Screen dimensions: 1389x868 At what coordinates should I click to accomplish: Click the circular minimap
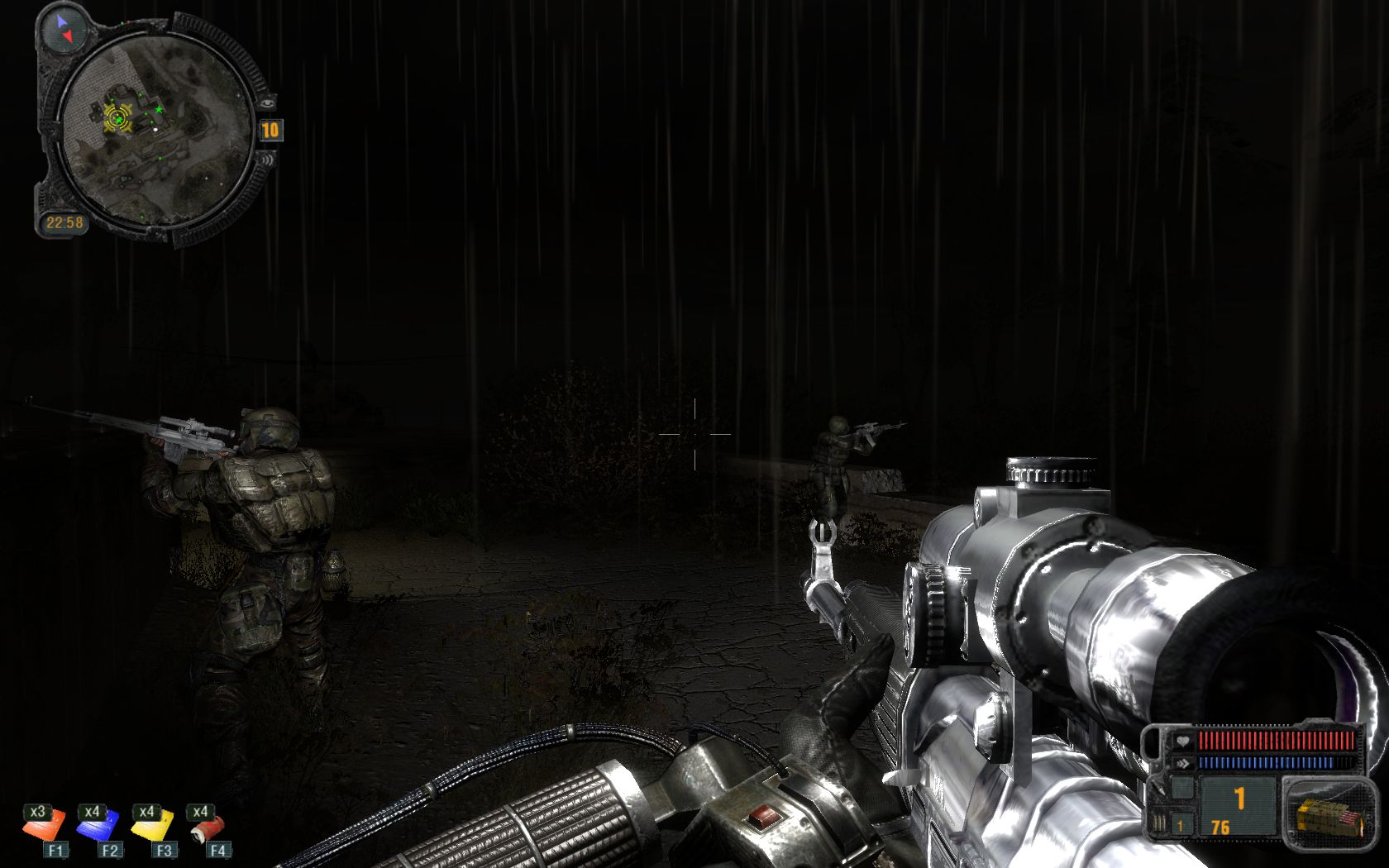pos(157,131)
